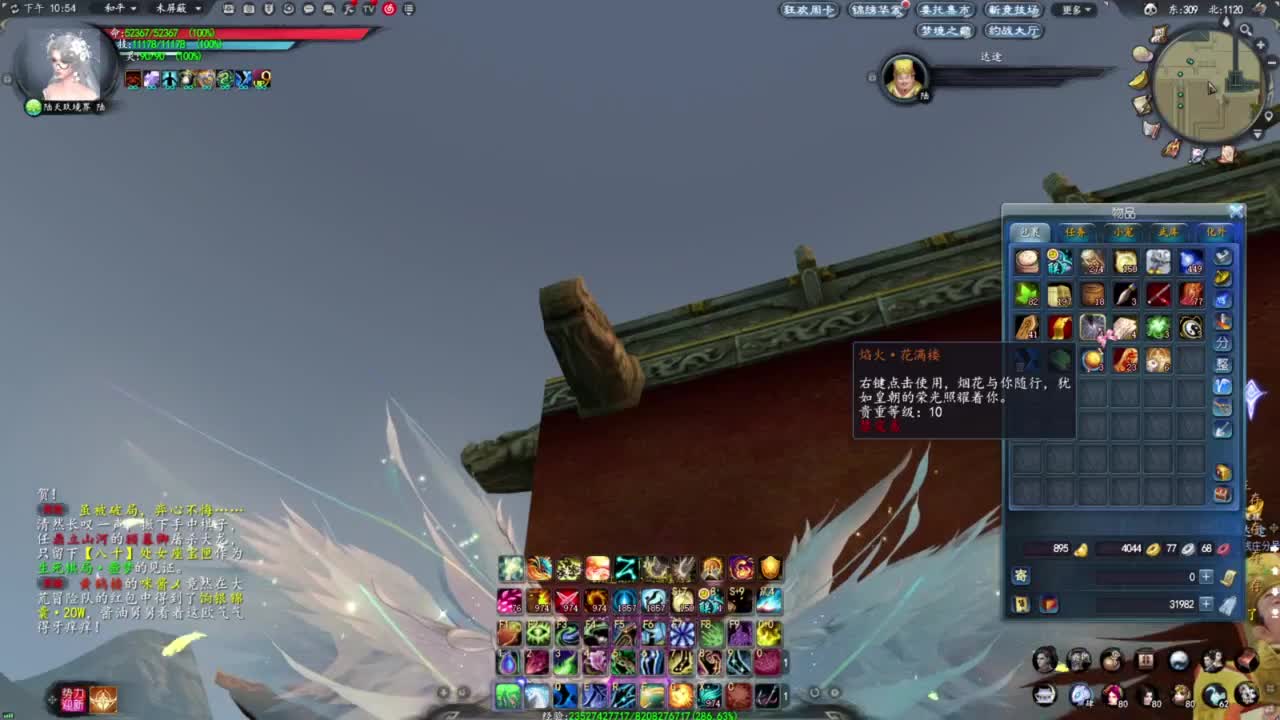1280x720 pixels.
Task: Click the orange flag icon next to the 31982 field
Action: coord(1049,604)
